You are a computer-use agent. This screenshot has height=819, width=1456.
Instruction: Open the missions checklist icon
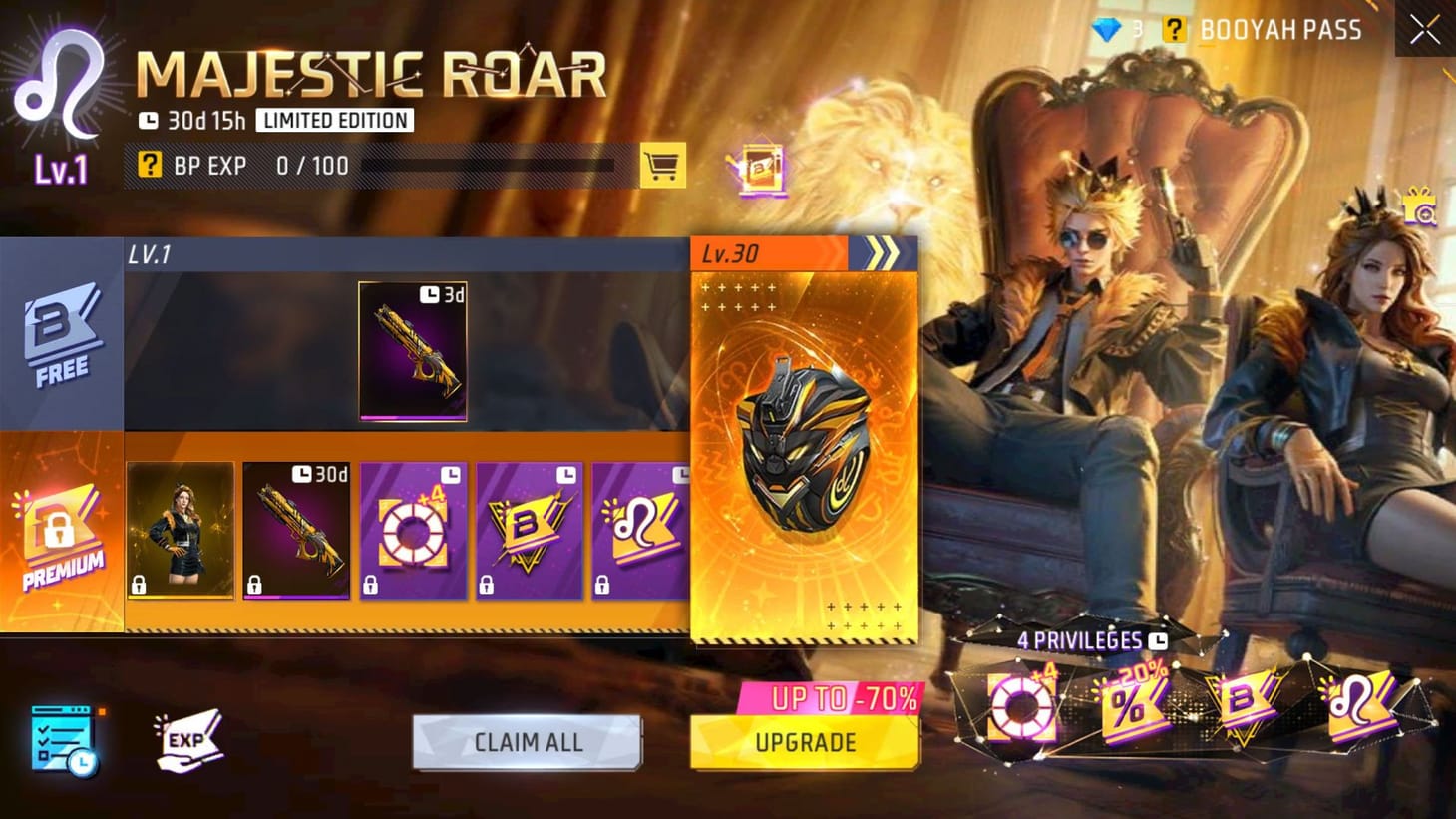click(62, 738)
